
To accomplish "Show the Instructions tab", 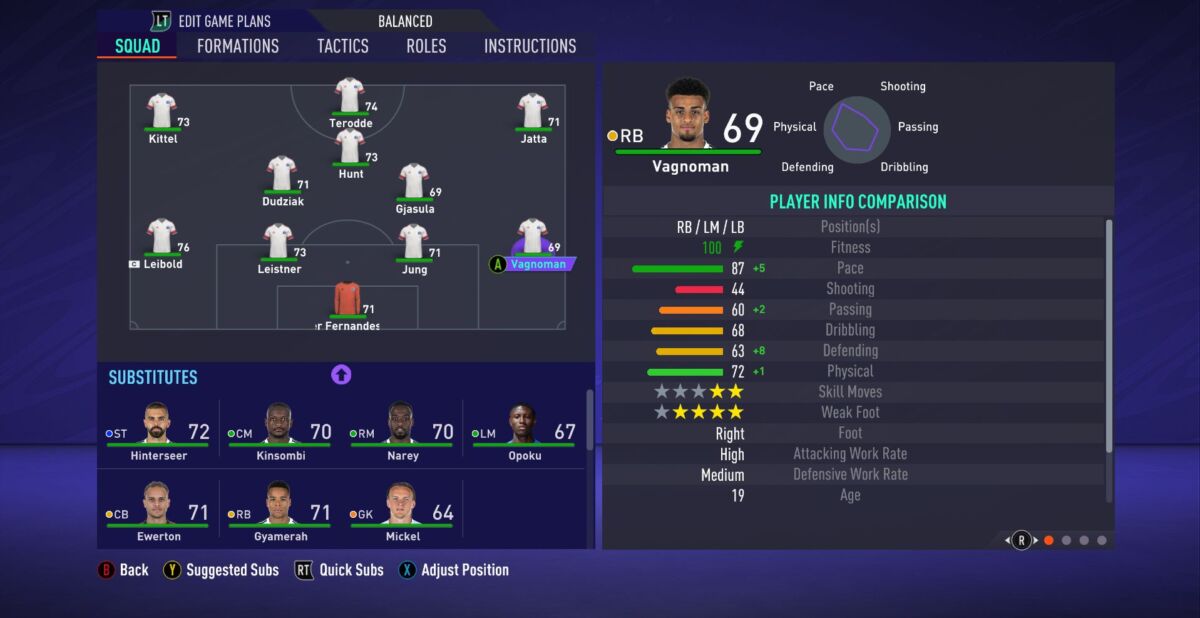I will point(530,46).
